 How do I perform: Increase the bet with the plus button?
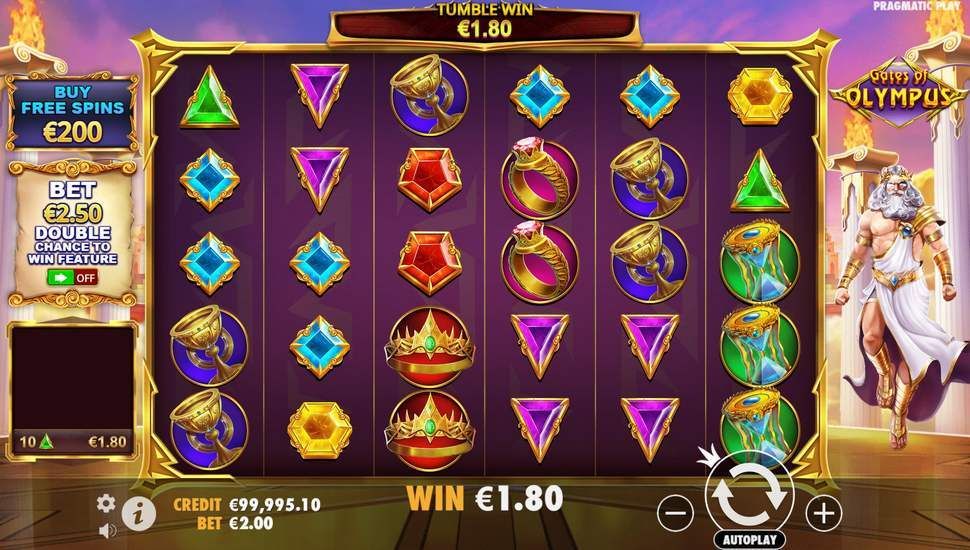(823, 513)
